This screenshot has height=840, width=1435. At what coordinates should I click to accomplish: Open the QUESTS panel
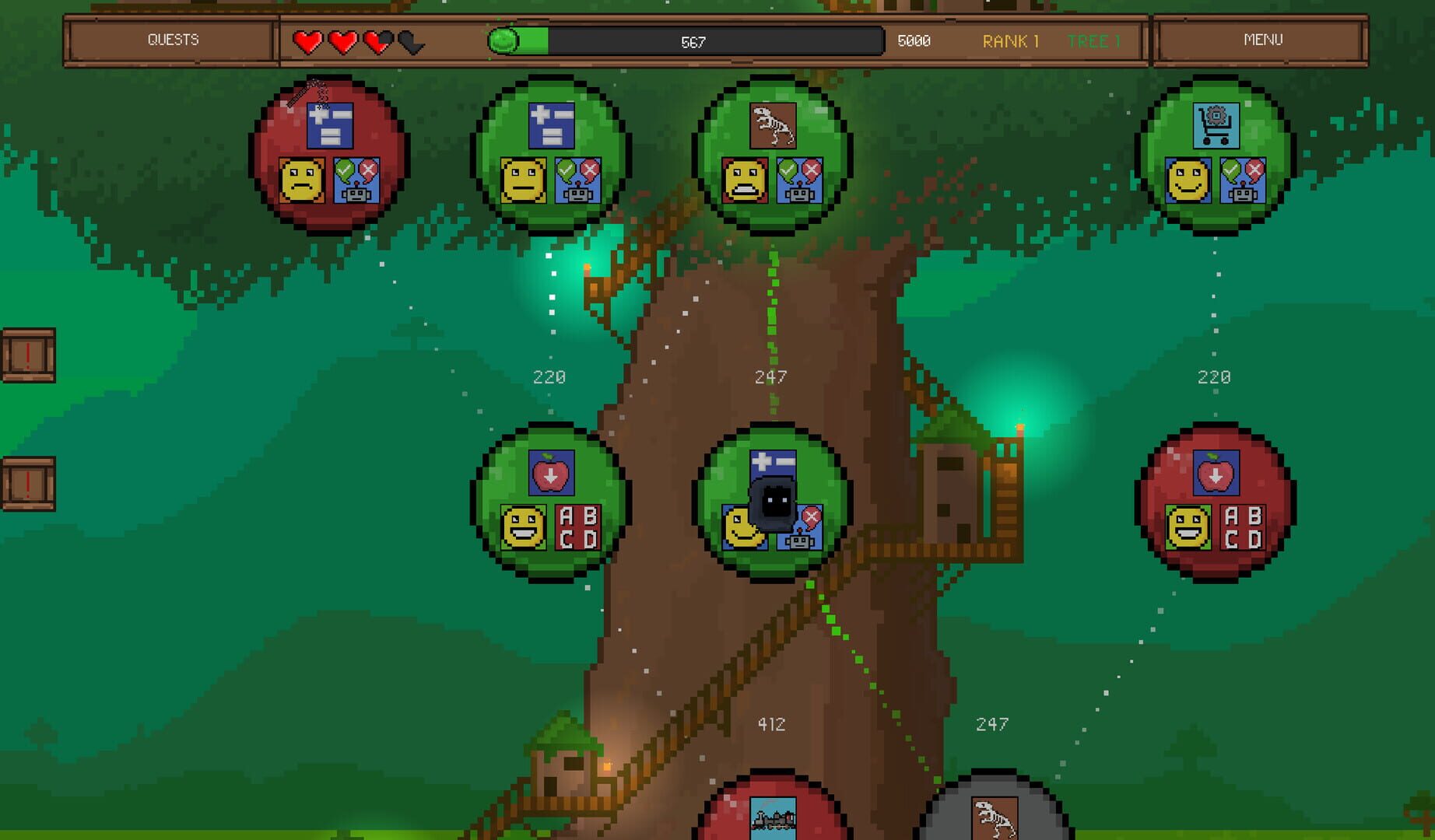175,38
